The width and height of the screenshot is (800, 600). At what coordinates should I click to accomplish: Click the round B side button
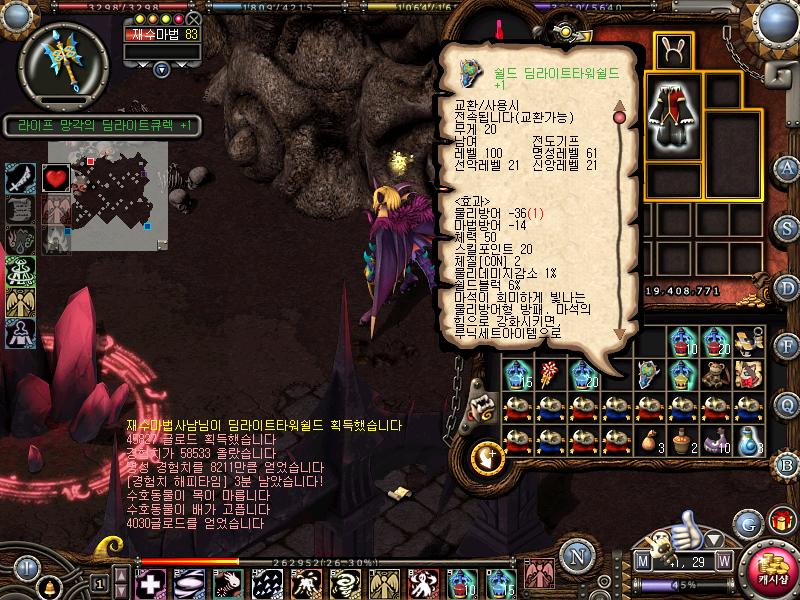[787, 466]
